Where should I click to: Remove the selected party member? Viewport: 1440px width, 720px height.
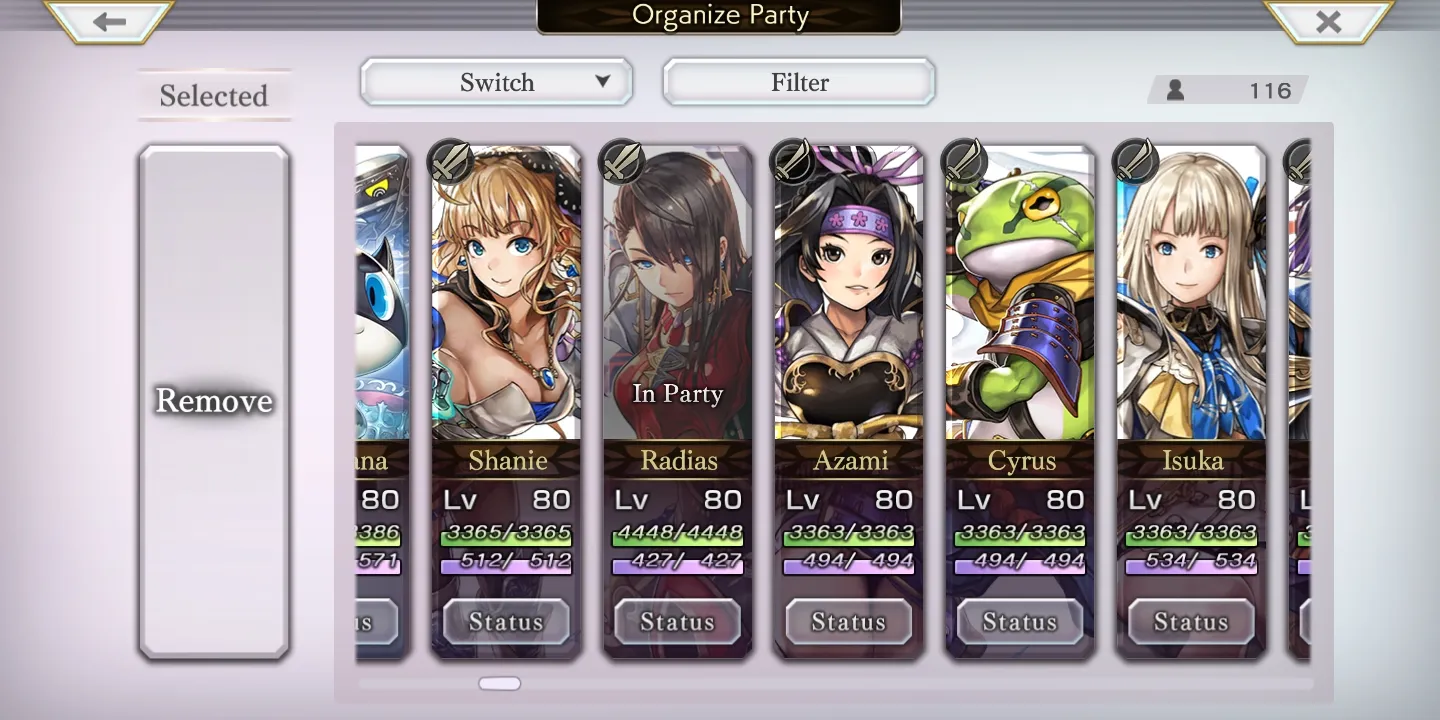tap(214, 401)
